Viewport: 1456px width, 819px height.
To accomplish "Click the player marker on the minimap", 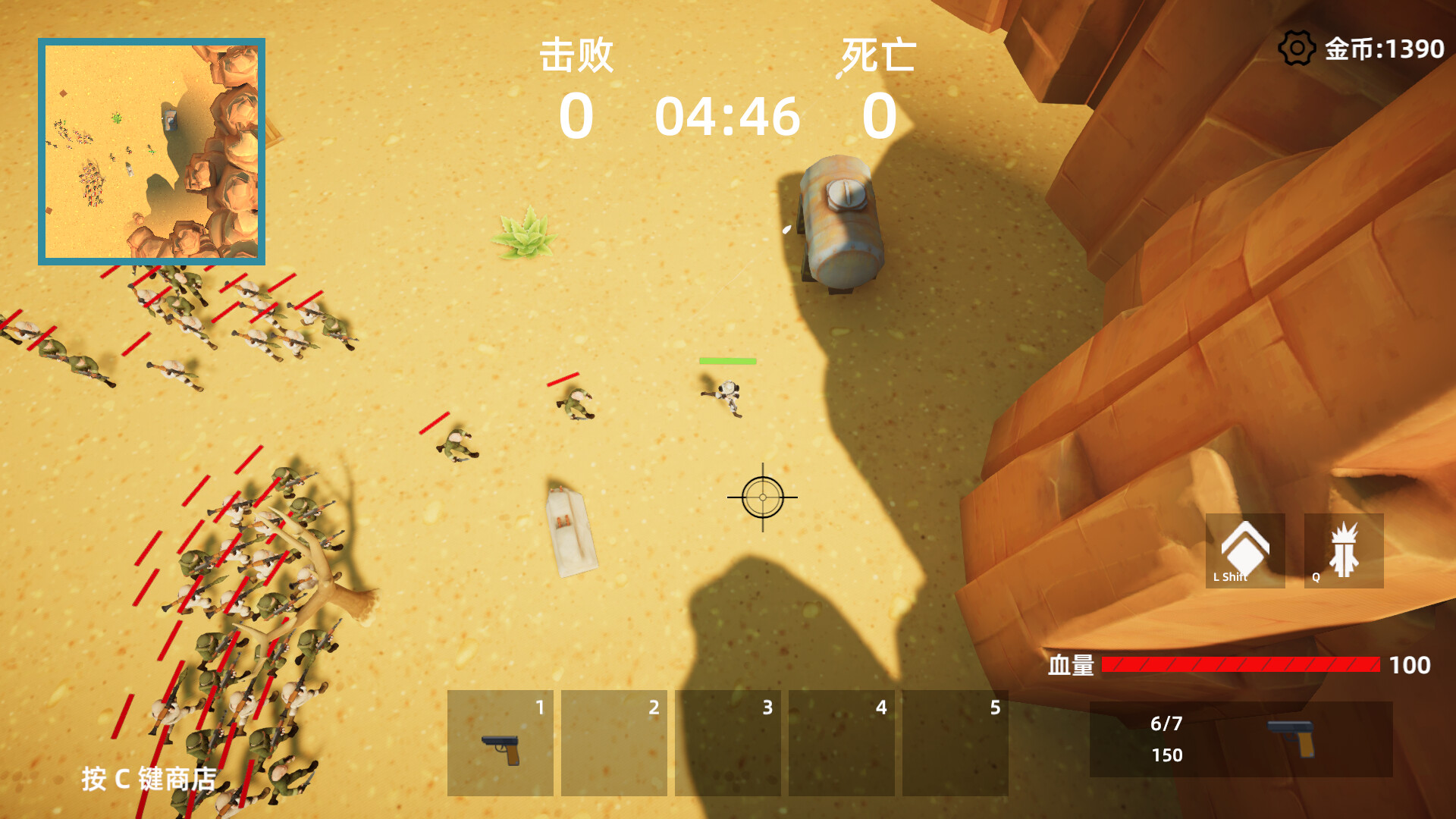I will point(152,150).
